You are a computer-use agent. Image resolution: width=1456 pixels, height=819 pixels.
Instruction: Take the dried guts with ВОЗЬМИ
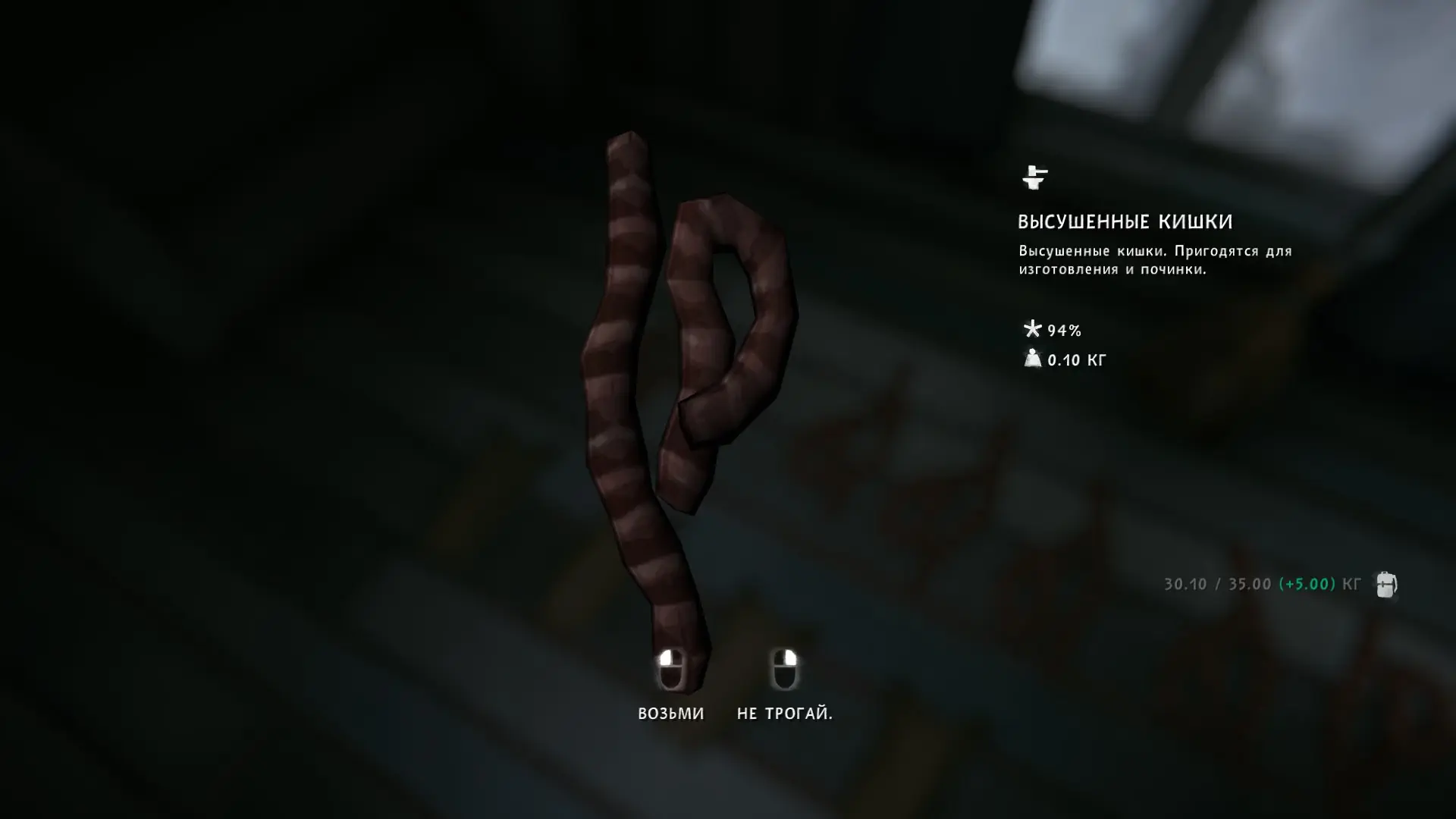(670, 711)
